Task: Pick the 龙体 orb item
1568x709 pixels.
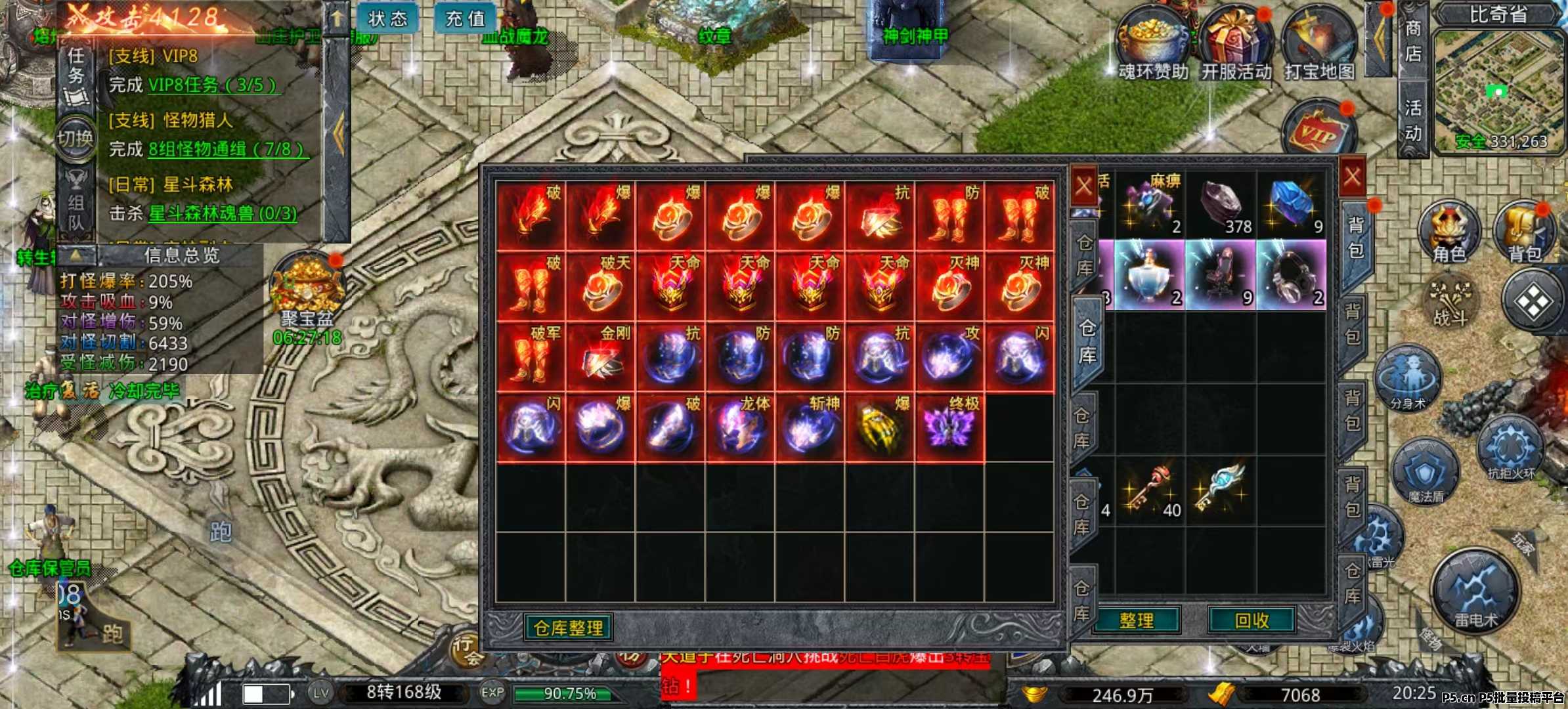Action: coord(741,427)
